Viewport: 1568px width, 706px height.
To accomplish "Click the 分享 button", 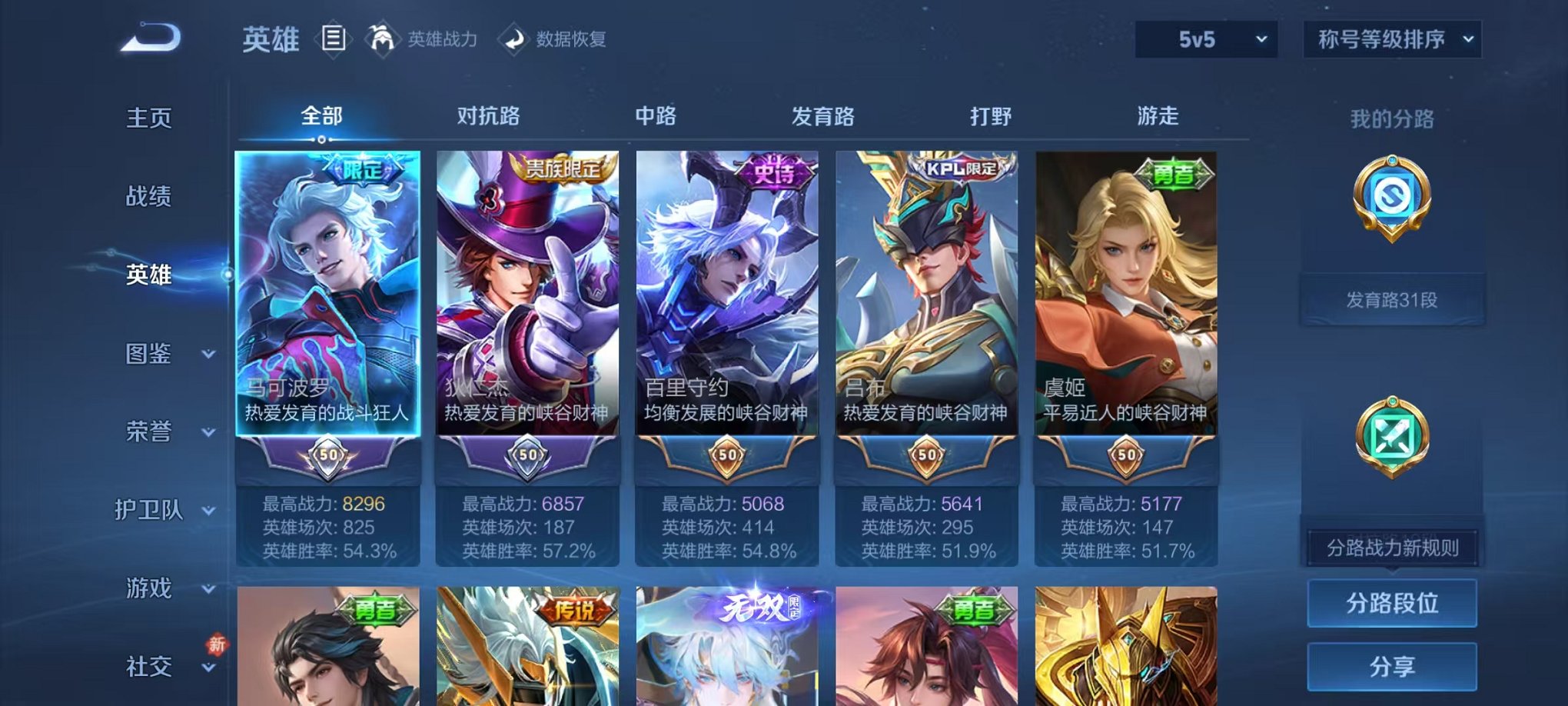I will tap(1391, 667).
